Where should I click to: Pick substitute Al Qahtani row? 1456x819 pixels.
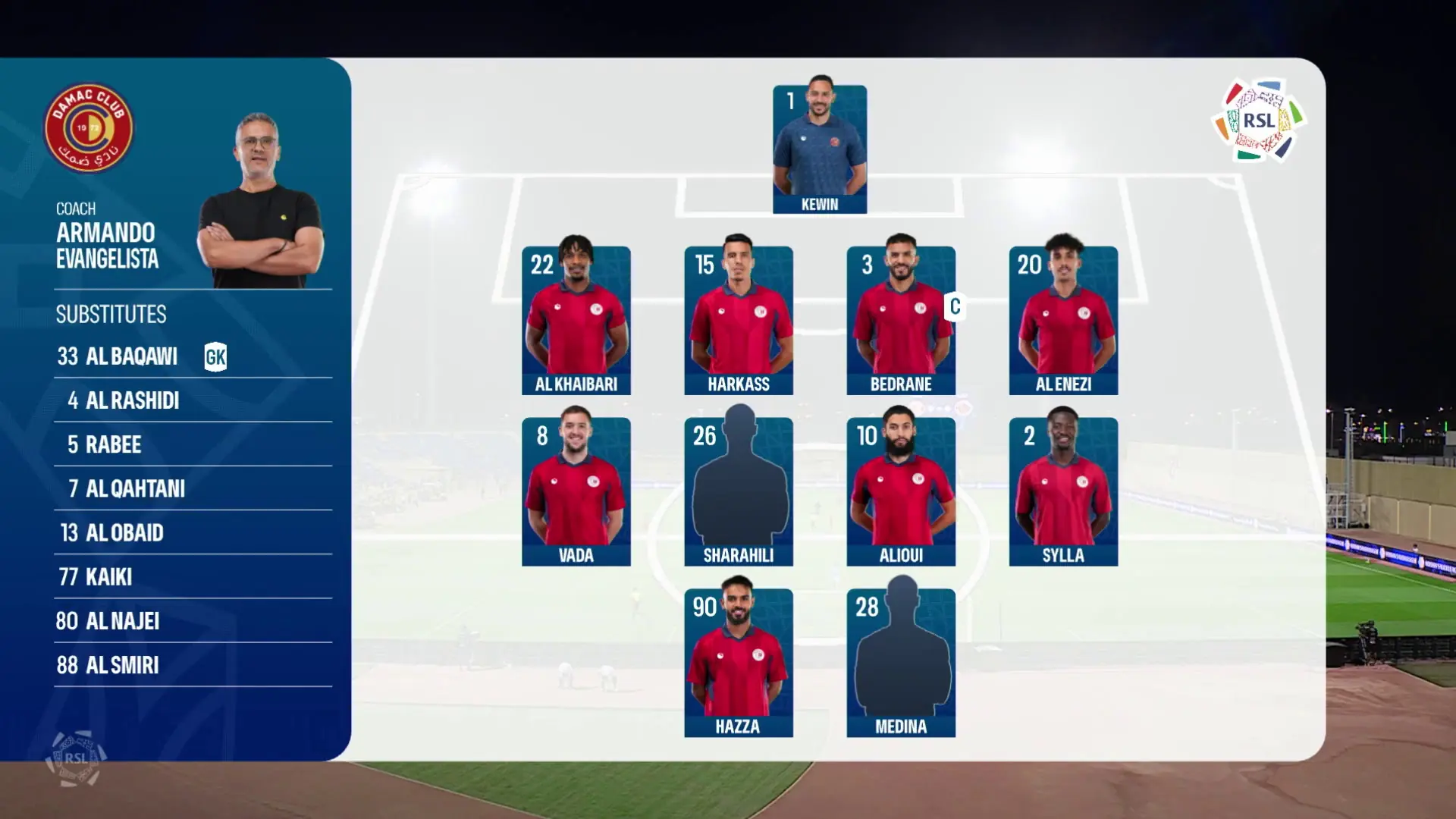coord(193,488)
